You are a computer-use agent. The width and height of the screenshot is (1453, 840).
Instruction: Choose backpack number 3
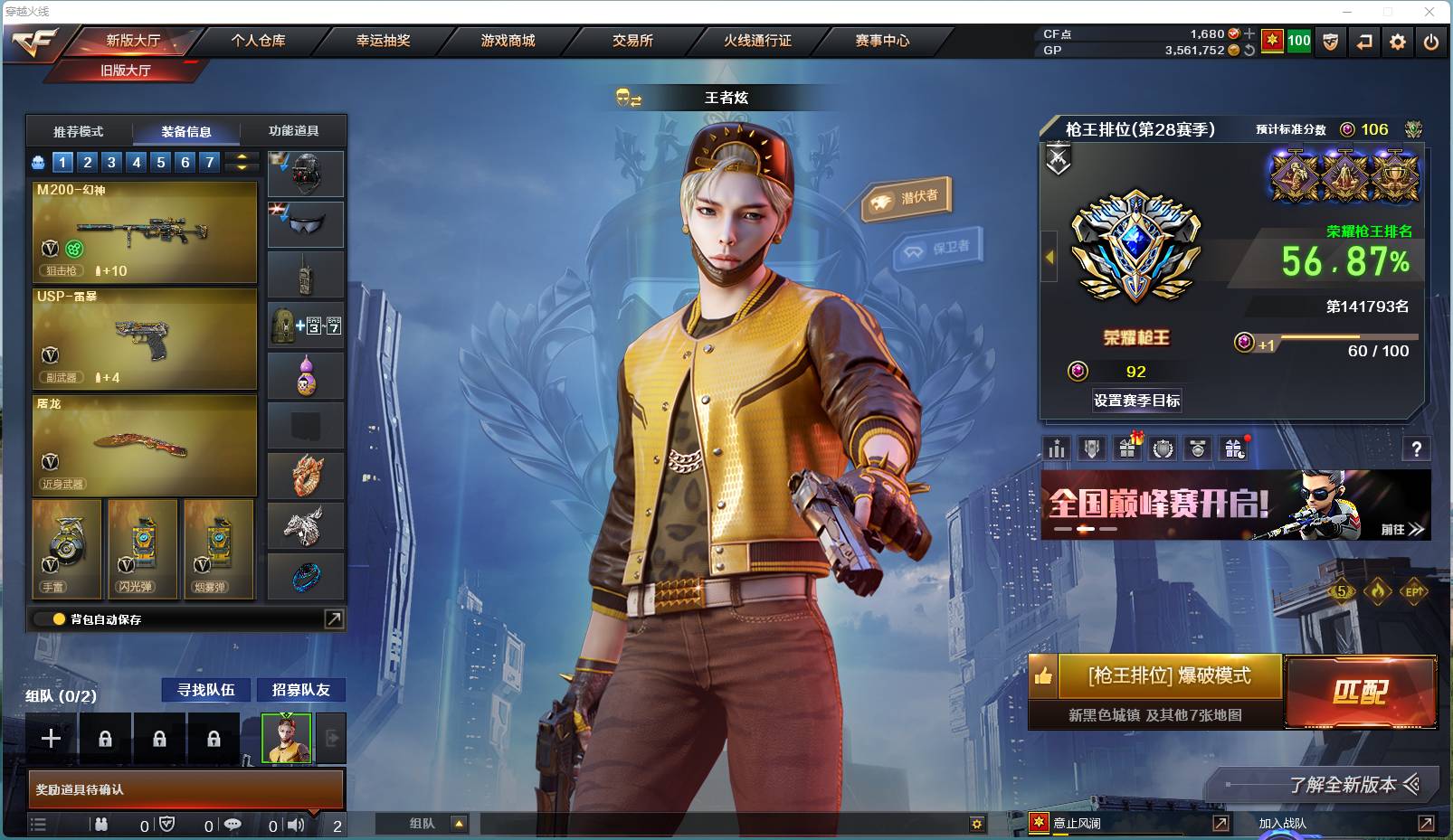[x=111, y=163]
